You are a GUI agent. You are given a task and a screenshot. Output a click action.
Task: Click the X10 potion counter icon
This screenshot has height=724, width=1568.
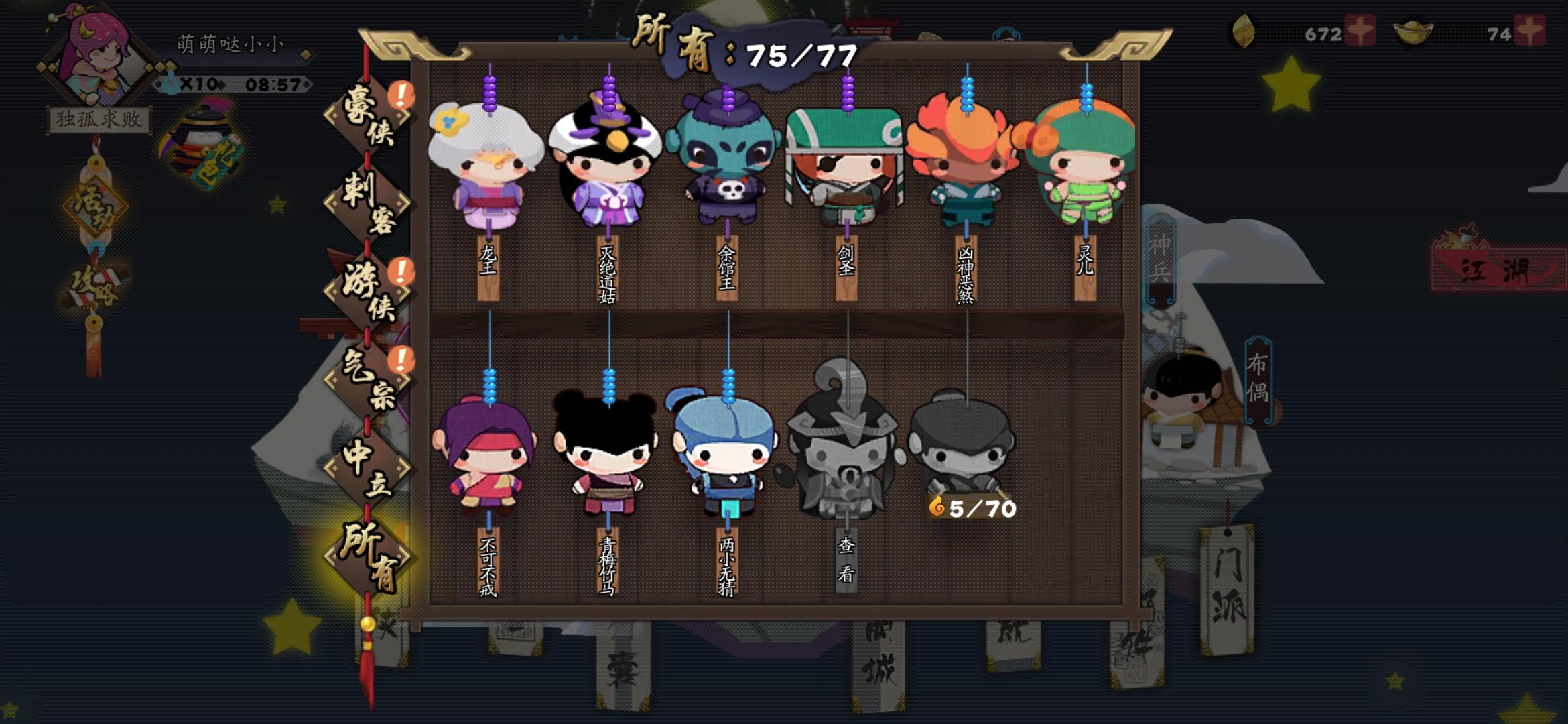178,80
